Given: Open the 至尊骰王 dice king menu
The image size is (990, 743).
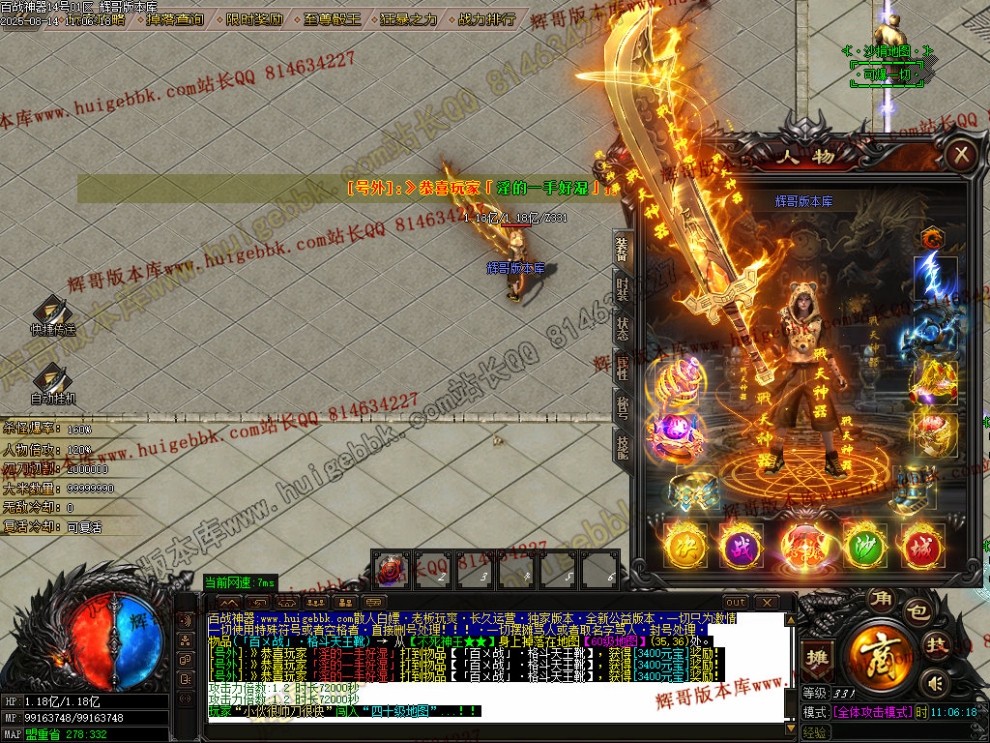Looking at the screenshot, I should [333, 19].
